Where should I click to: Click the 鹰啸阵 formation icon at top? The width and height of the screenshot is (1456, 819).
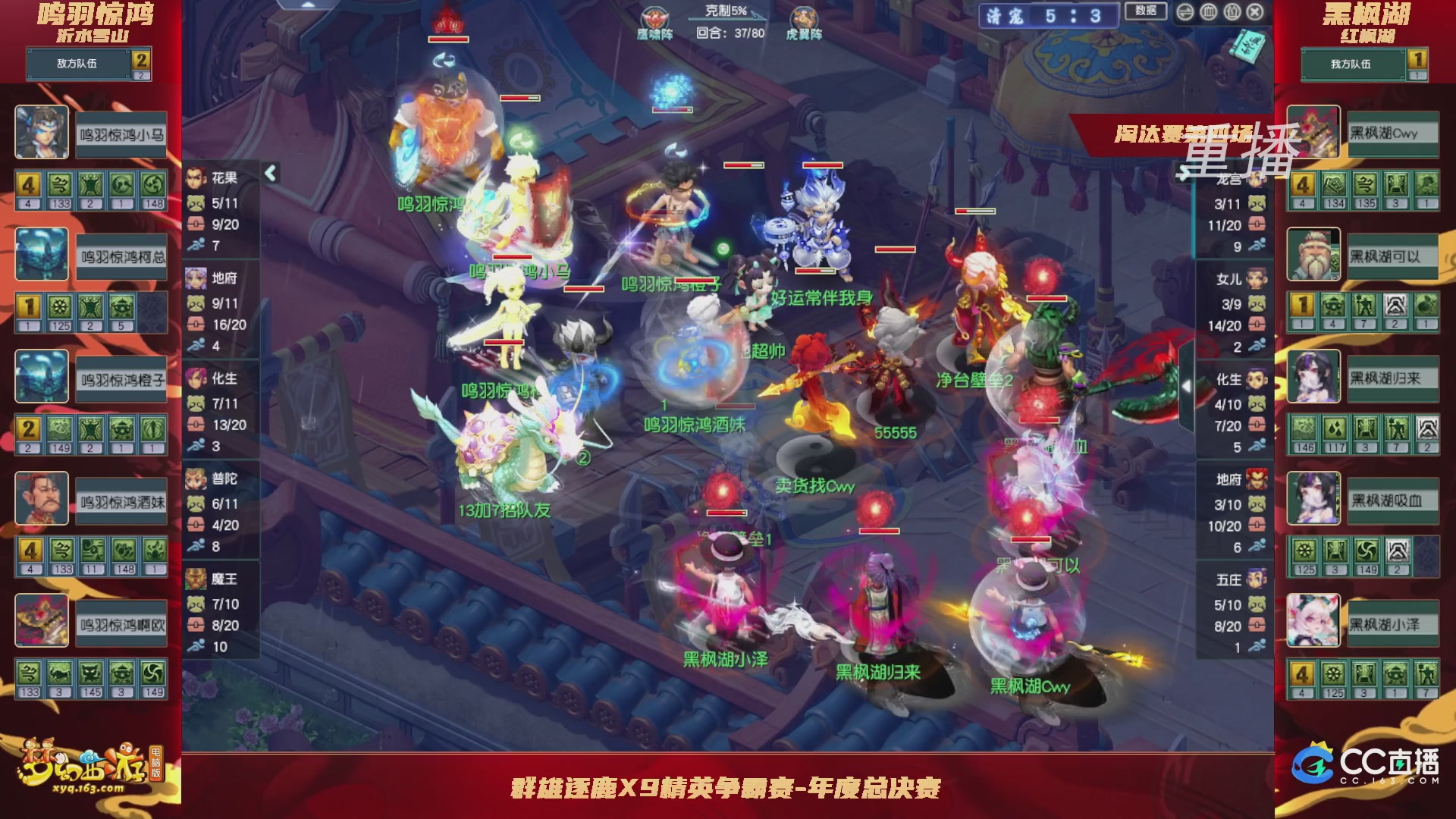[x=654, y=17]
